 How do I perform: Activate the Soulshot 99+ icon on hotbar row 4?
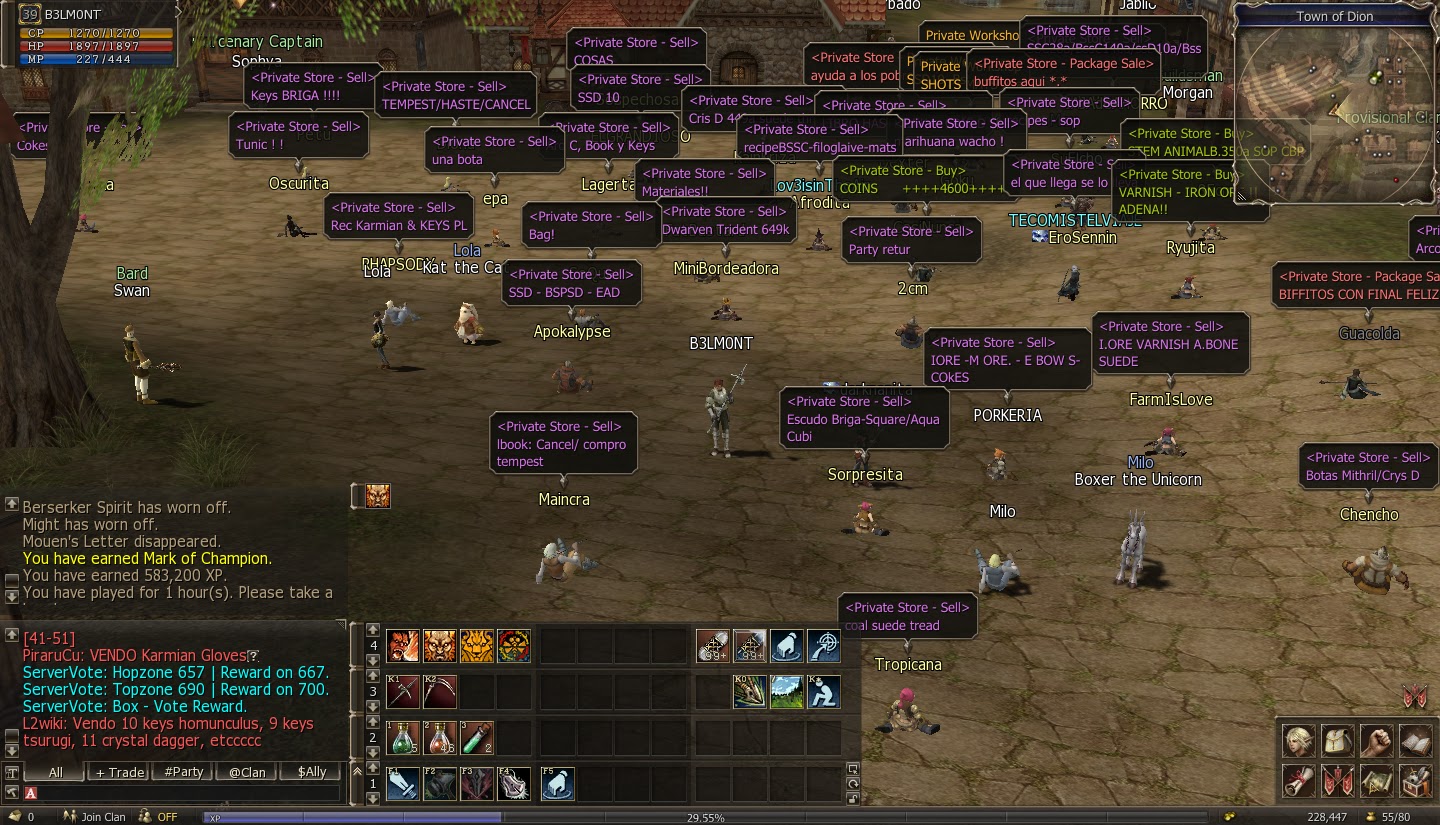[x=712, y=646]
